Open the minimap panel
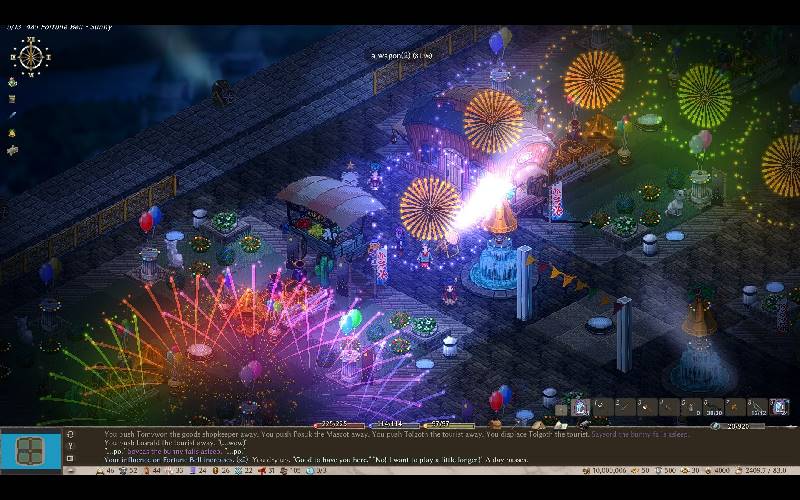 pyautogui.click(x=30, y=451)
